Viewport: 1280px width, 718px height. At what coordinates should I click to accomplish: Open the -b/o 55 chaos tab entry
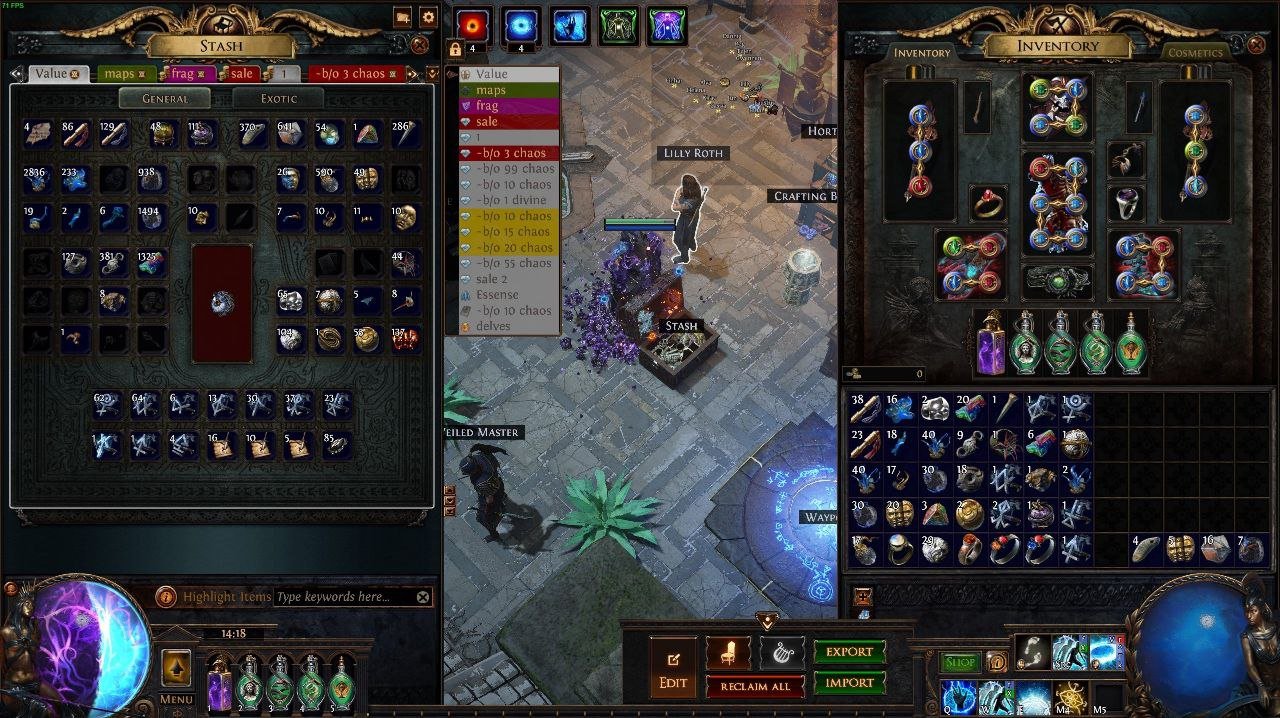click(514, 263)
